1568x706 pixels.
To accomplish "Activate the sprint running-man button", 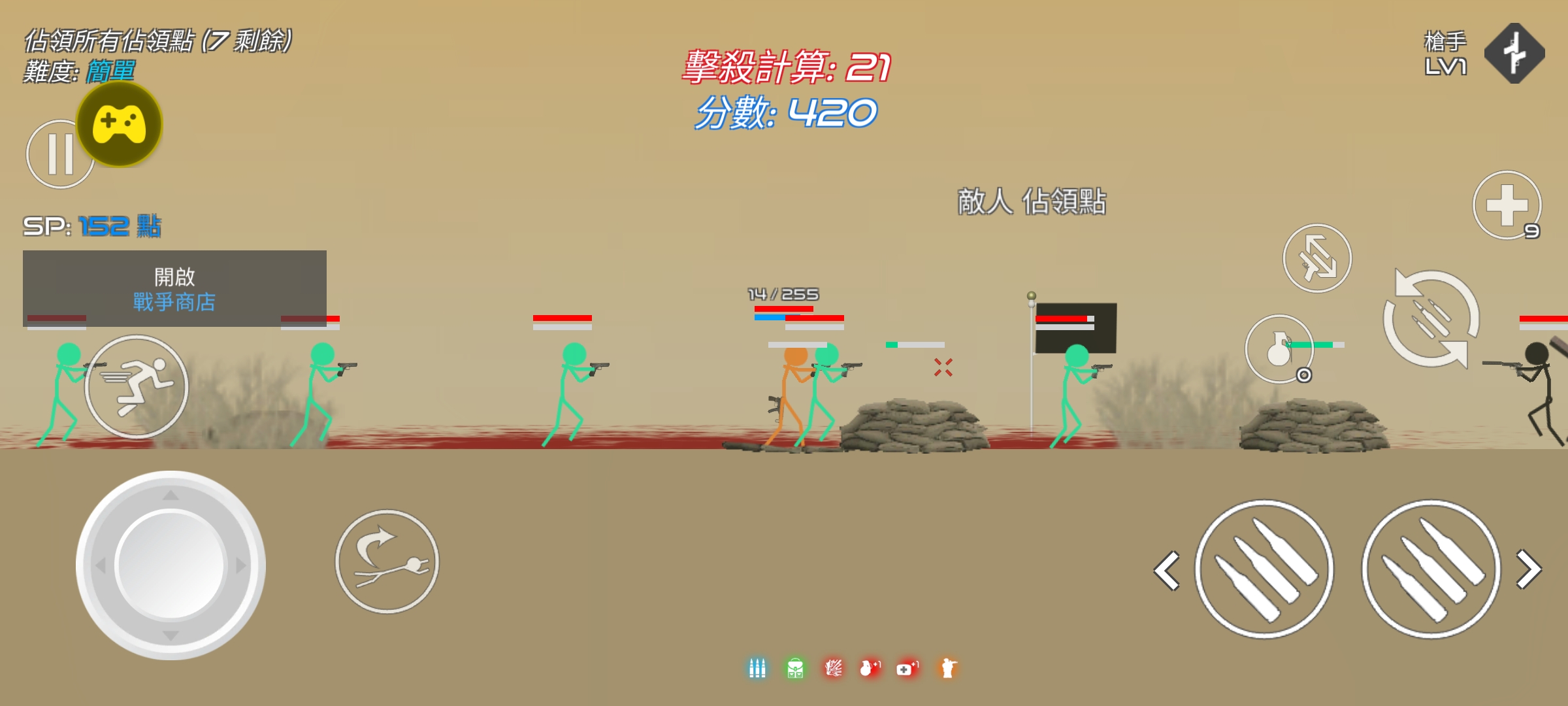I will pos(137,387).
